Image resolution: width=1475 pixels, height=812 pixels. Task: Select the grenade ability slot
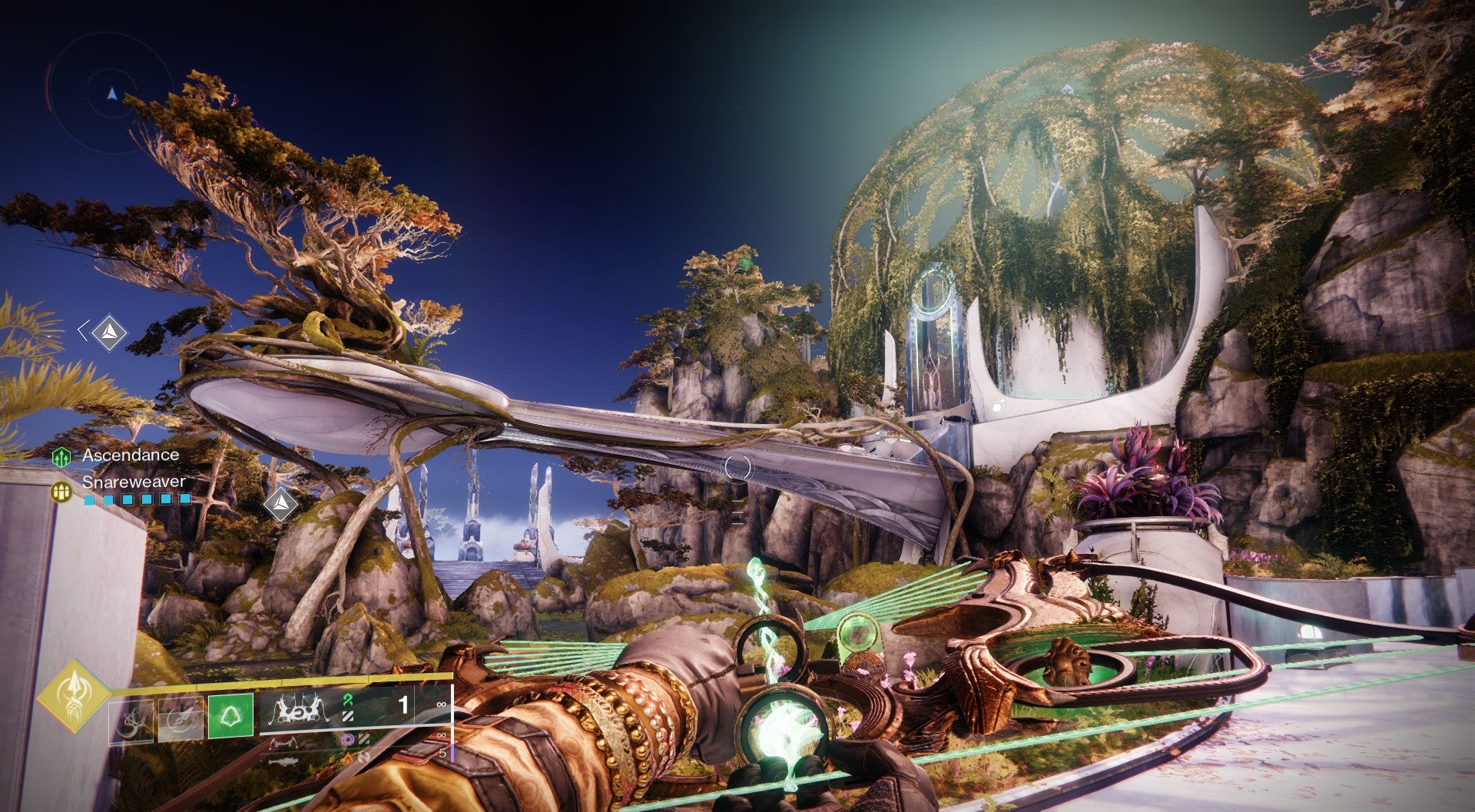131,722
